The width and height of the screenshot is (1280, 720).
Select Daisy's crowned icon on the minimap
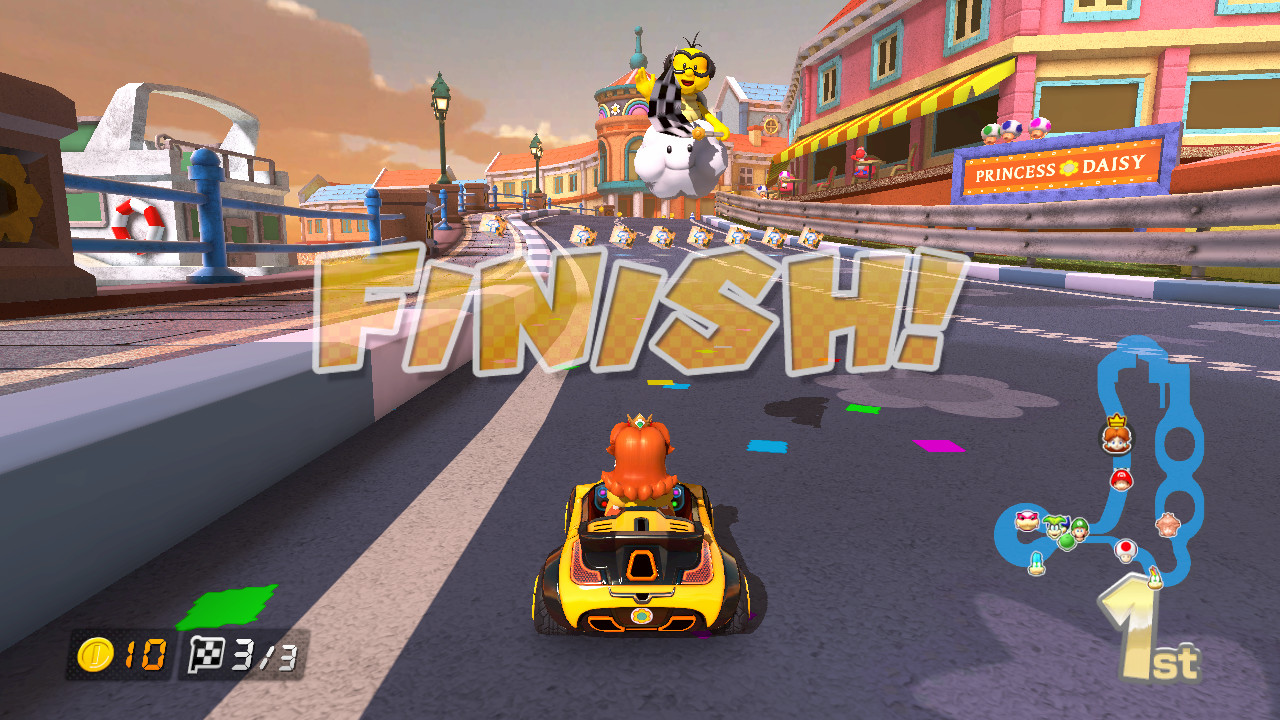1116,437
